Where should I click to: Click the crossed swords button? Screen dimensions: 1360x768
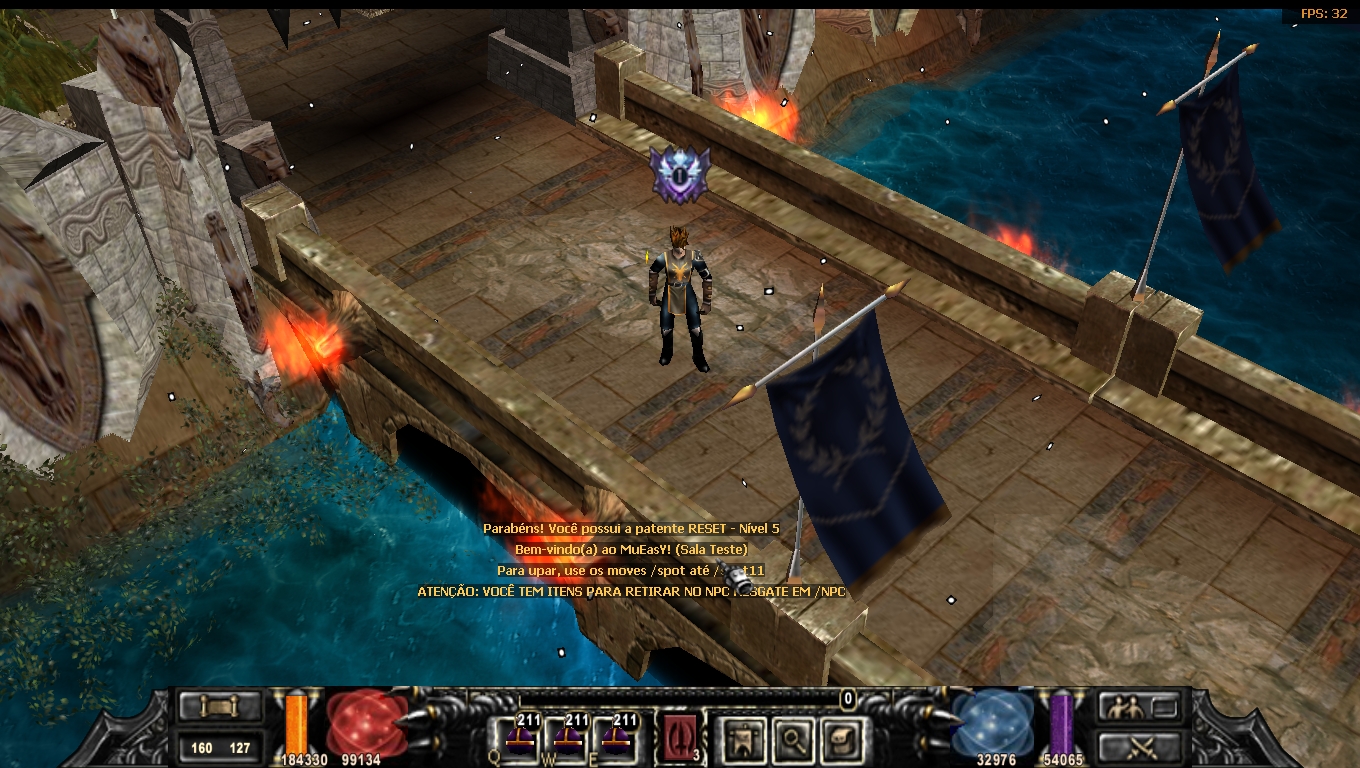(x=1140, y=746)
